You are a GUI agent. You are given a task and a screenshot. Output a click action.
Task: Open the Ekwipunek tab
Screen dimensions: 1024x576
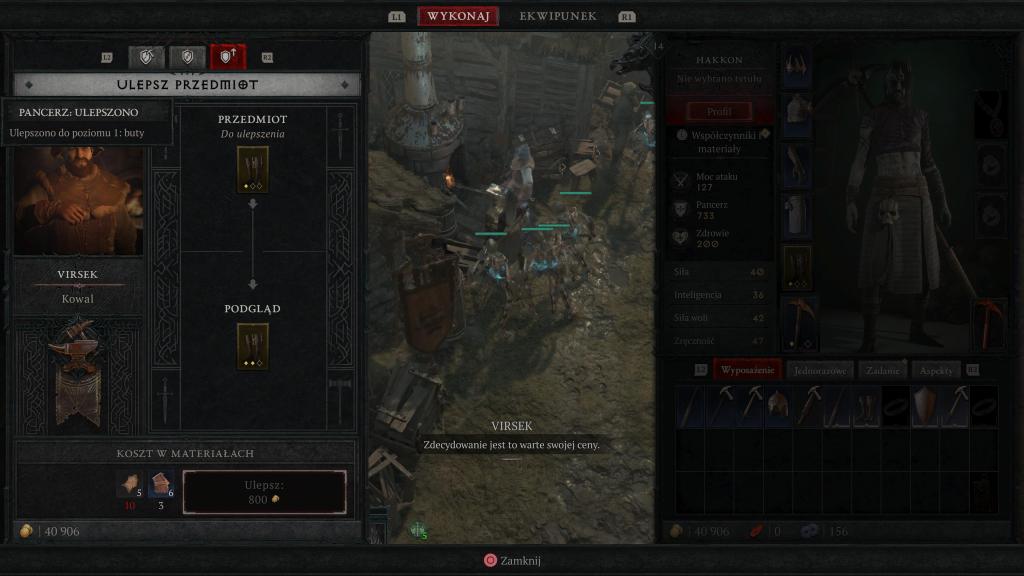[x=558, y=16]
